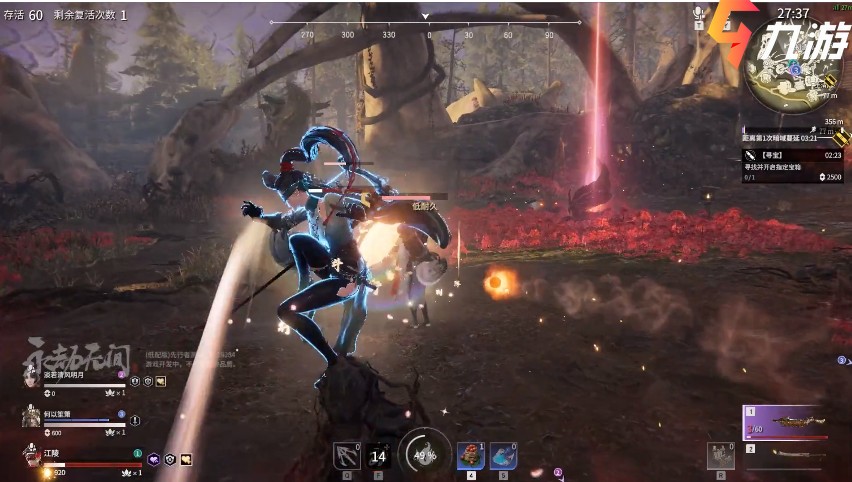The height and width of the screenshot is (482, 852).
Task: Select teammate 何以笙箫 portrait
Action: coord(30,418)
